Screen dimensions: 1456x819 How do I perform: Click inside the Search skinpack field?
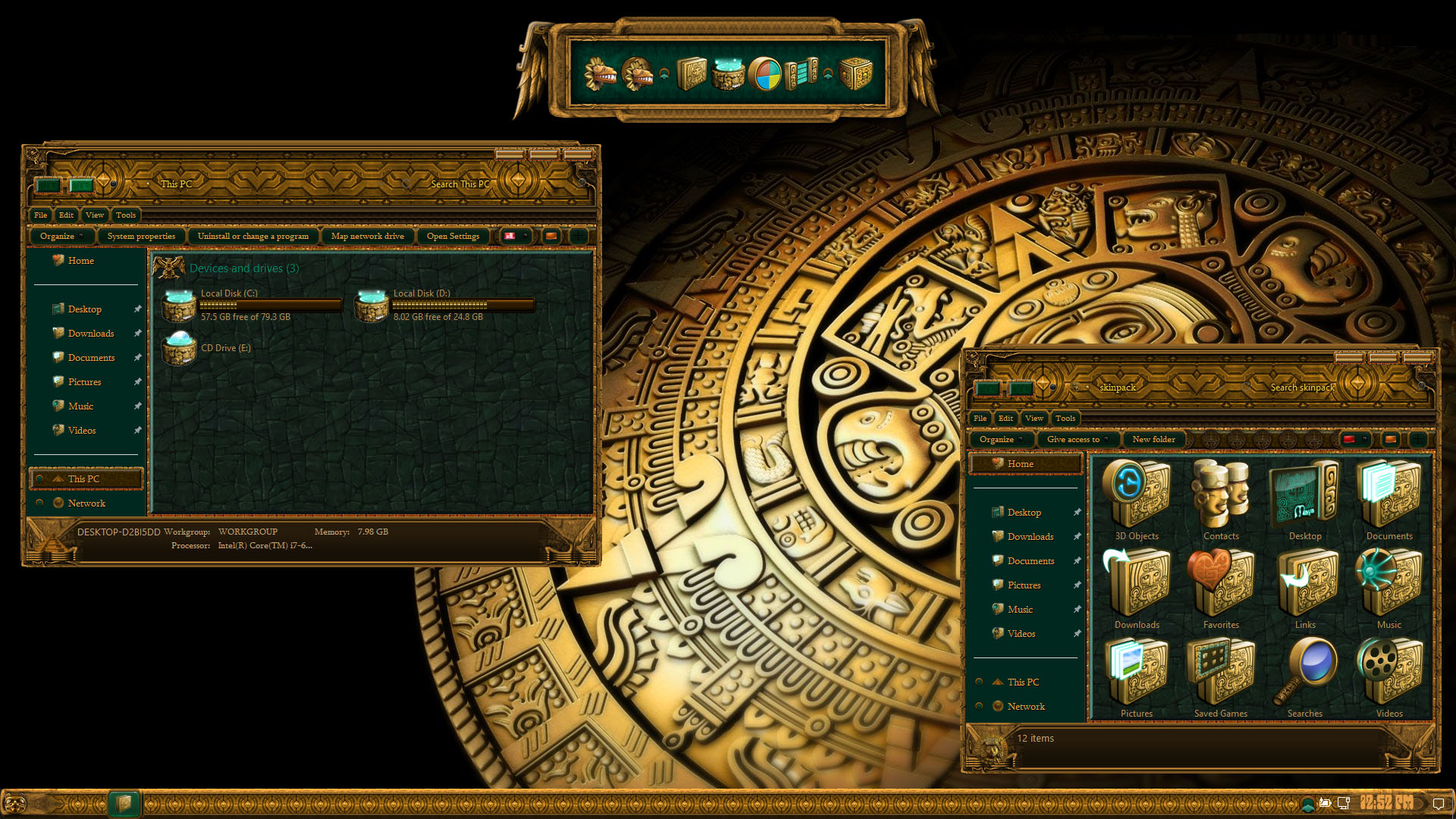[1303, 387]
